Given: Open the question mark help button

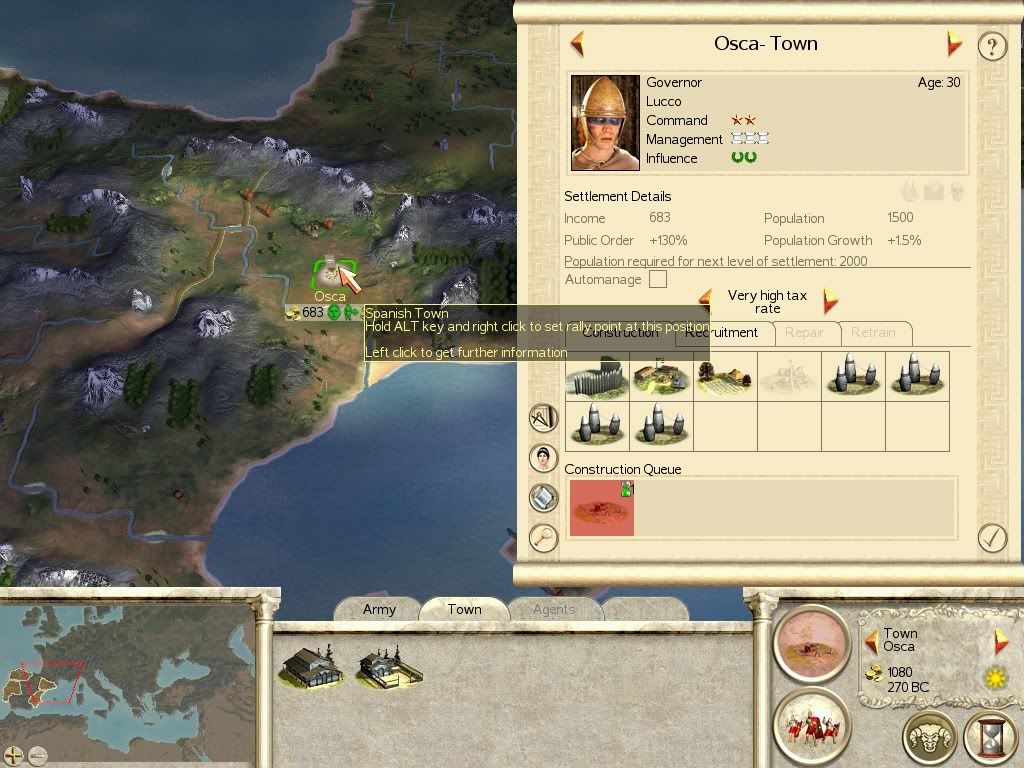Looking at the screenshot, I should [x=991, y=46].
